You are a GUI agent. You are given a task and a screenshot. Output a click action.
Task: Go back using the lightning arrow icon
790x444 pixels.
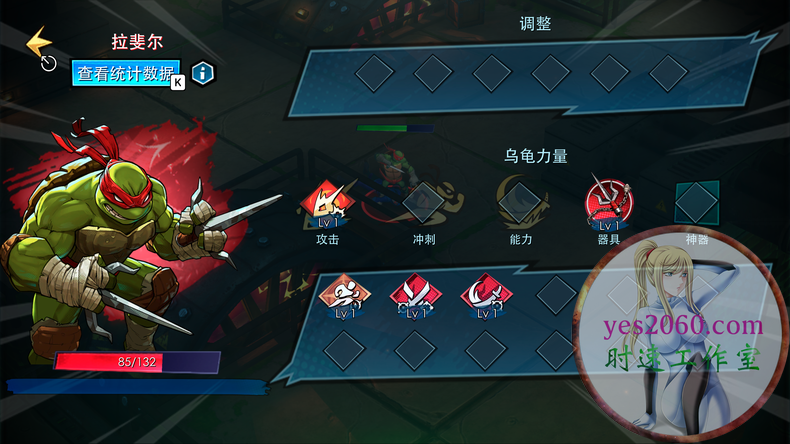(40, 45)
